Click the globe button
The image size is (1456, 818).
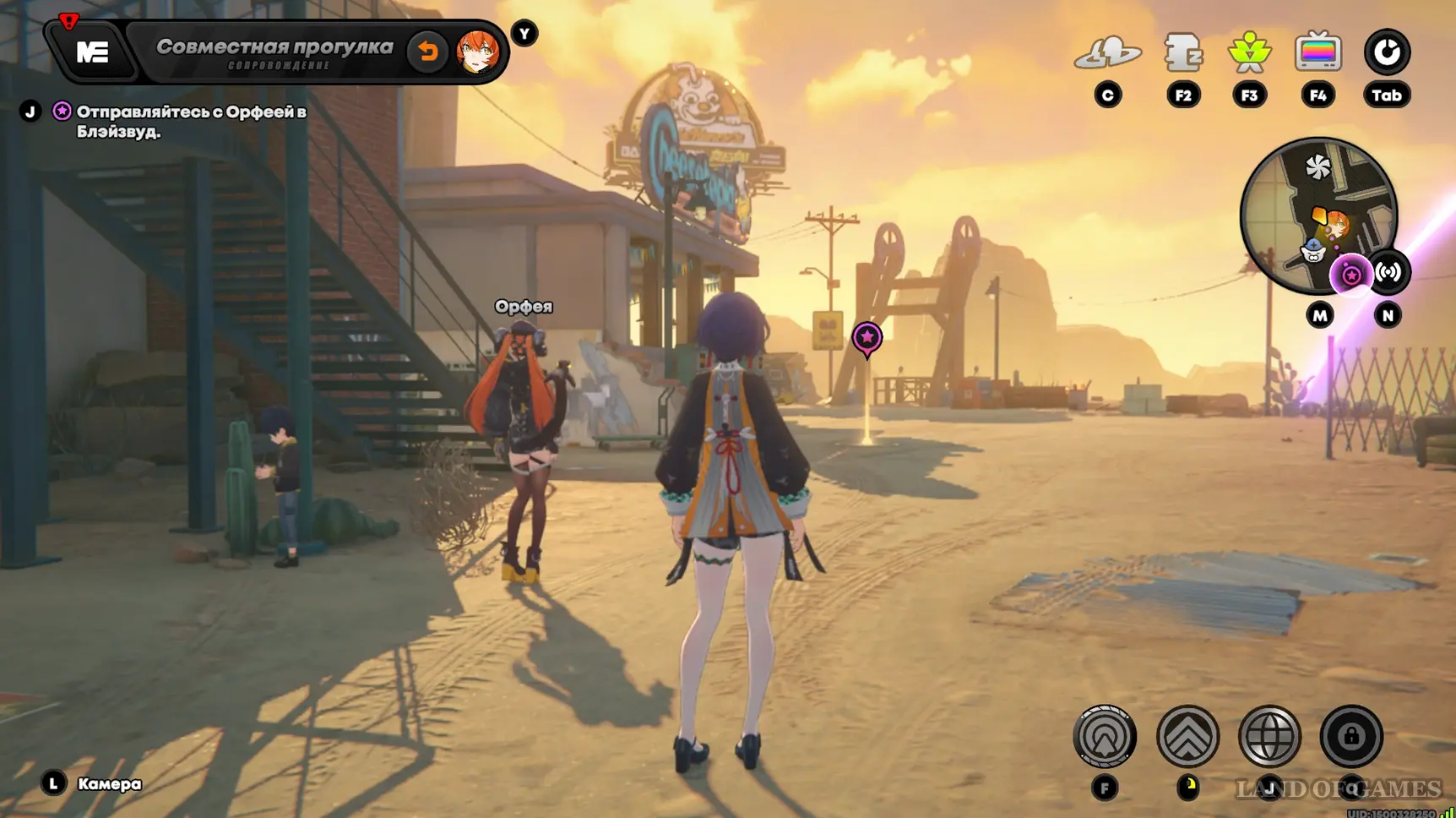pyautogui.click(x=1269, y=737)
